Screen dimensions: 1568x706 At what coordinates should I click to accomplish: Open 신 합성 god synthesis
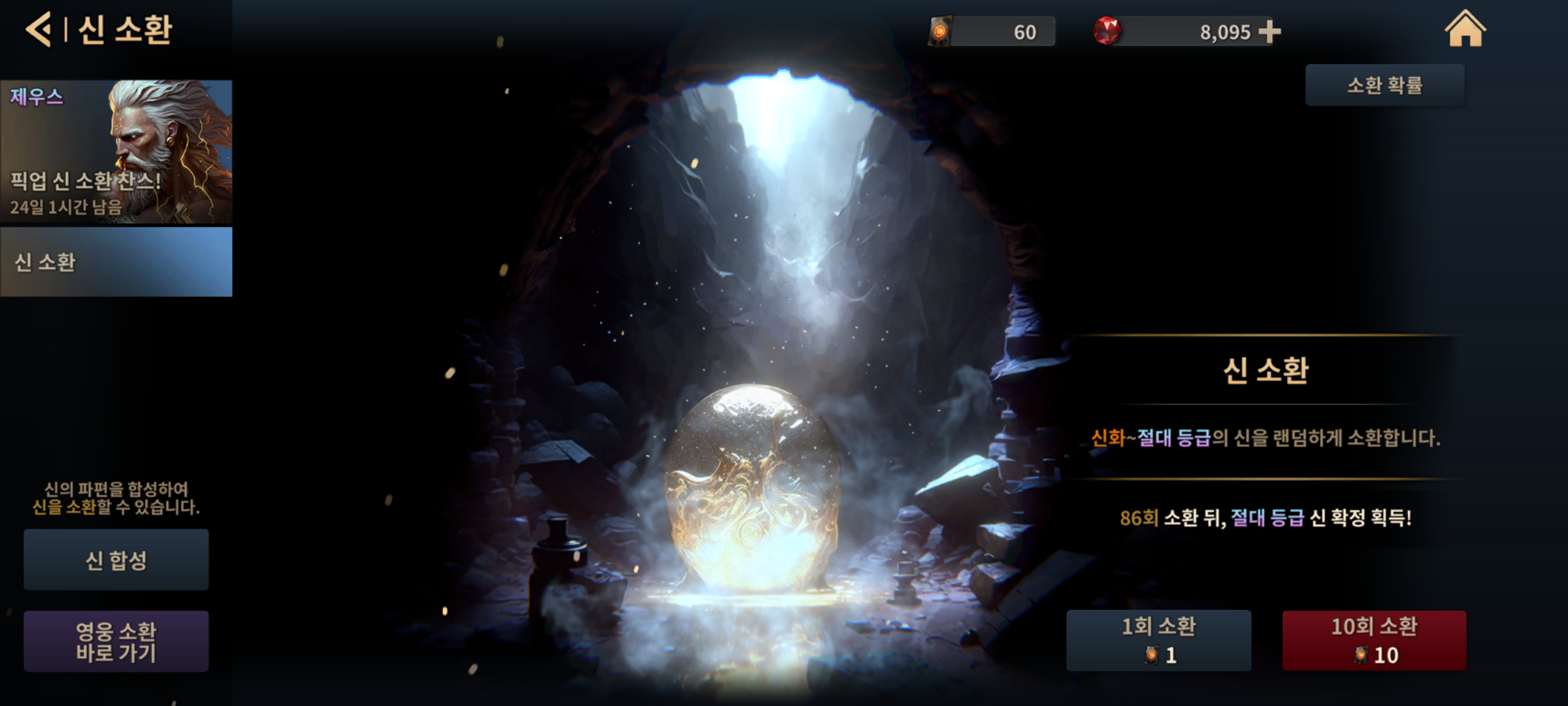coord(116,560)
